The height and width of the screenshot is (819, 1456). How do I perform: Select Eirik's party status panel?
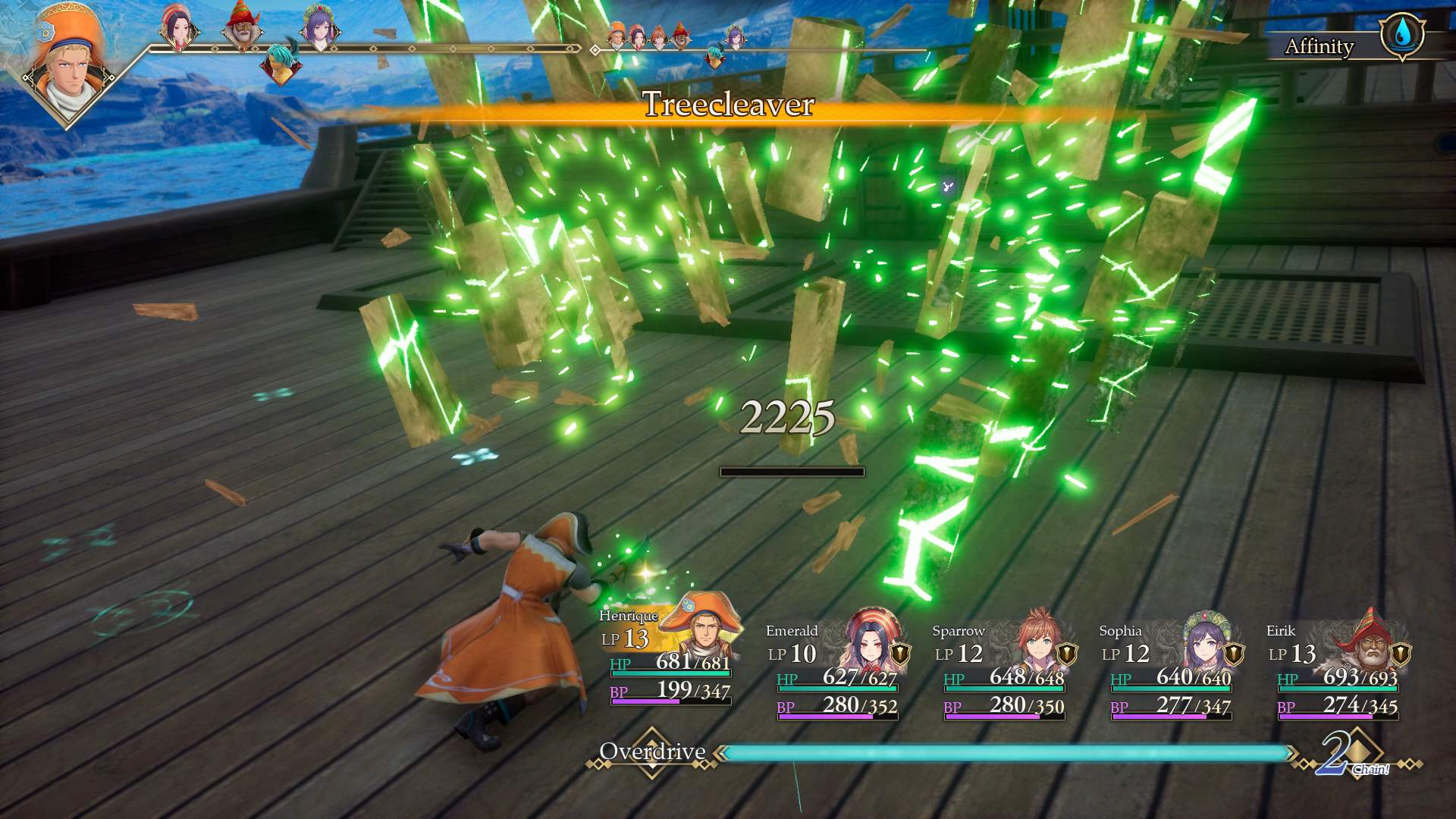click(1336, 667)
